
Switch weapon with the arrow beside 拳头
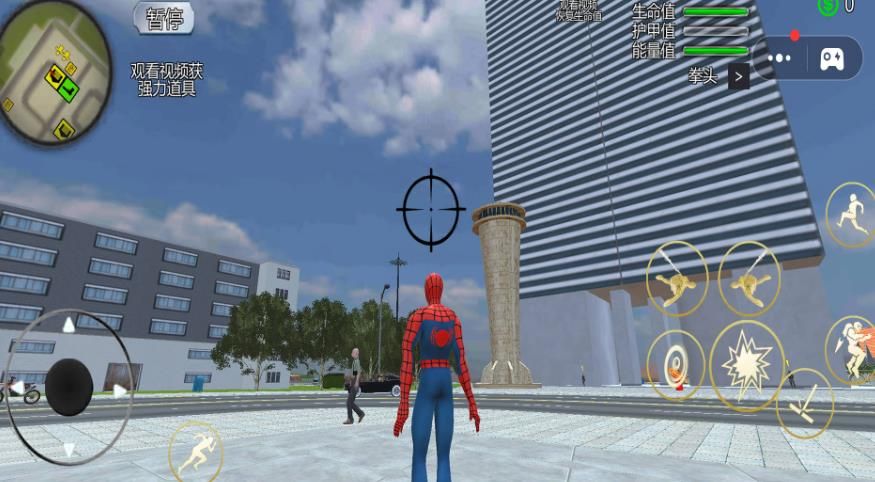point(738,76)
